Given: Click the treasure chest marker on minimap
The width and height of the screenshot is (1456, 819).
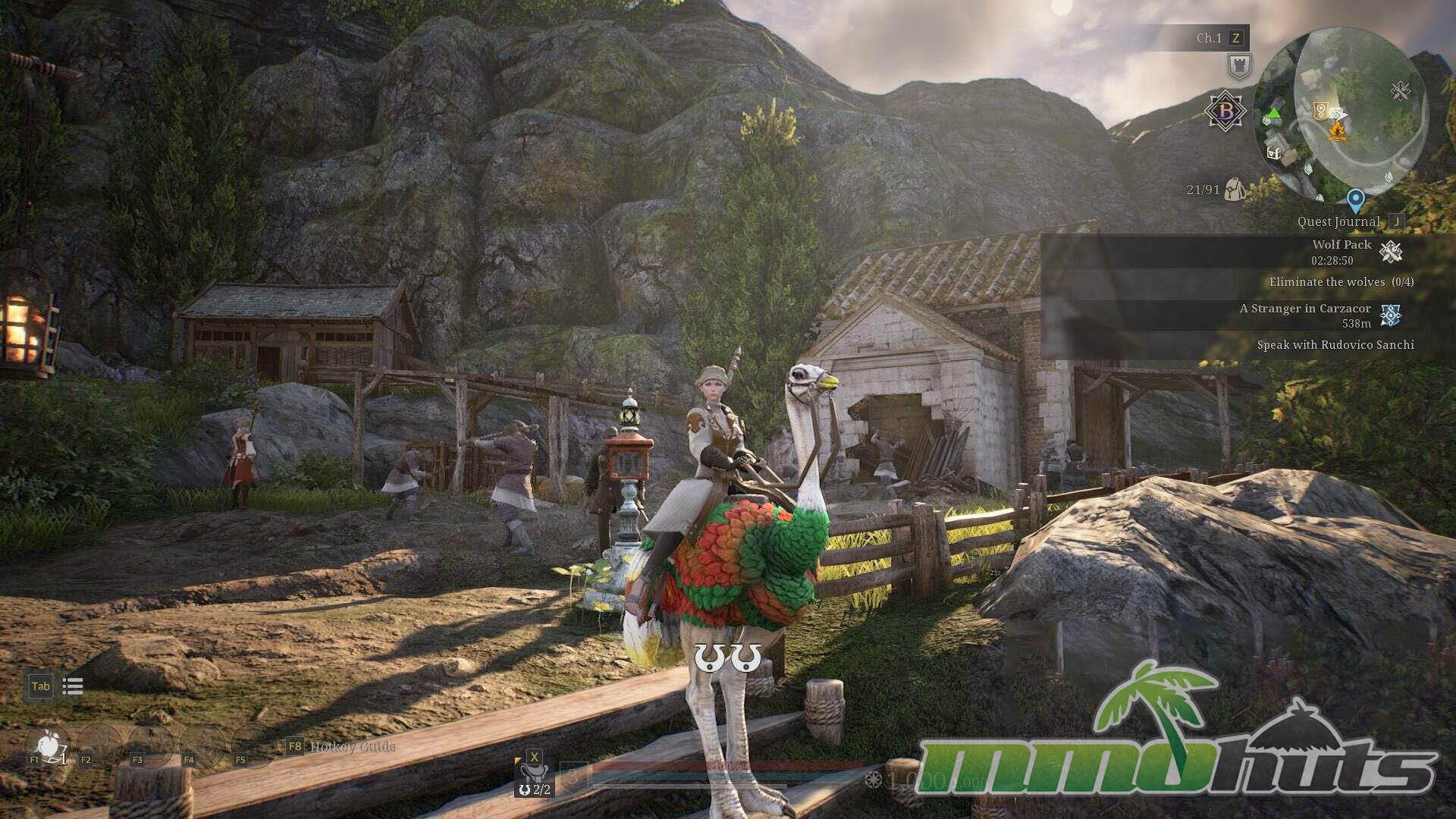Looking at the screenshot, I should point(1274,152).
